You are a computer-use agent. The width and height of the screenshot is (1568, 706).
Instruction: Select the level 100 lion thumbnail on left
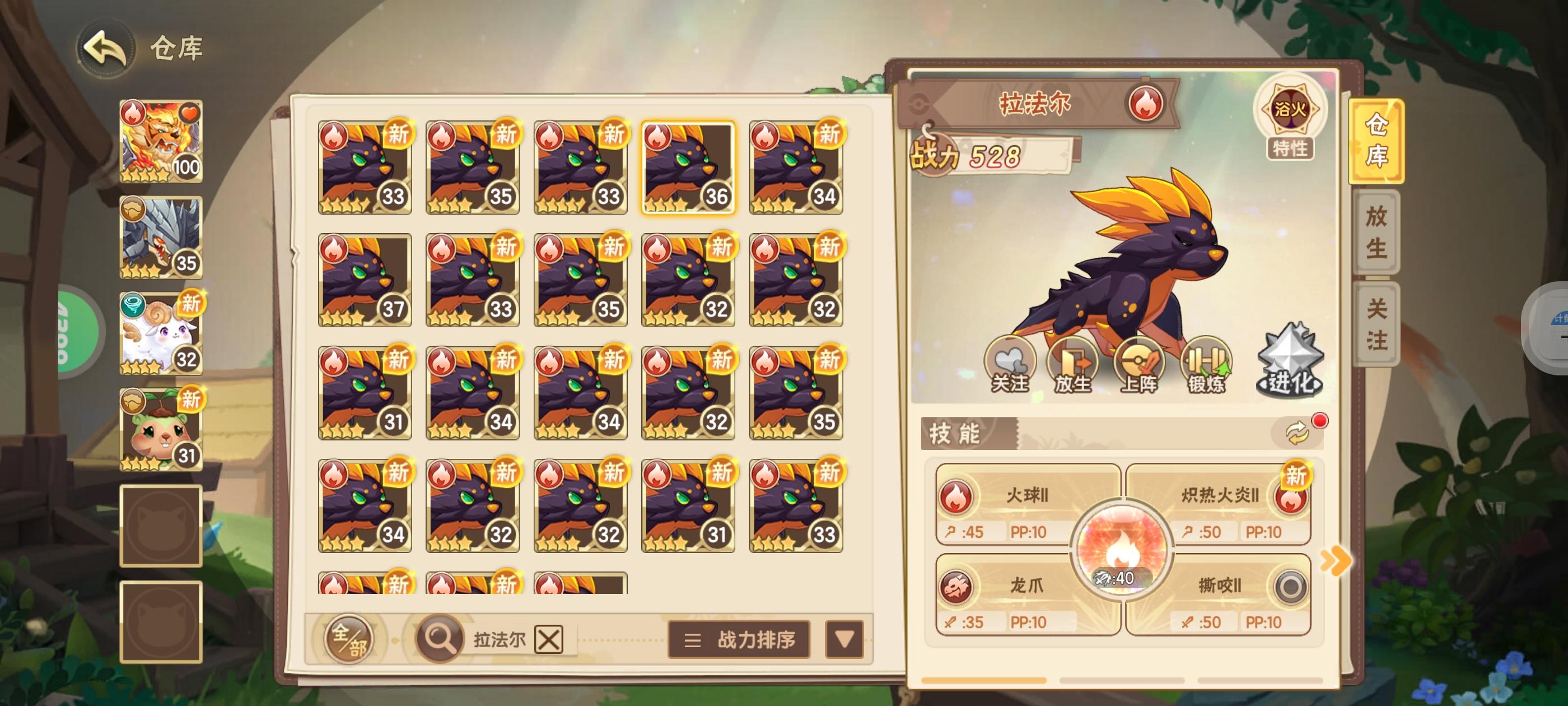click(x=160, y=141)
